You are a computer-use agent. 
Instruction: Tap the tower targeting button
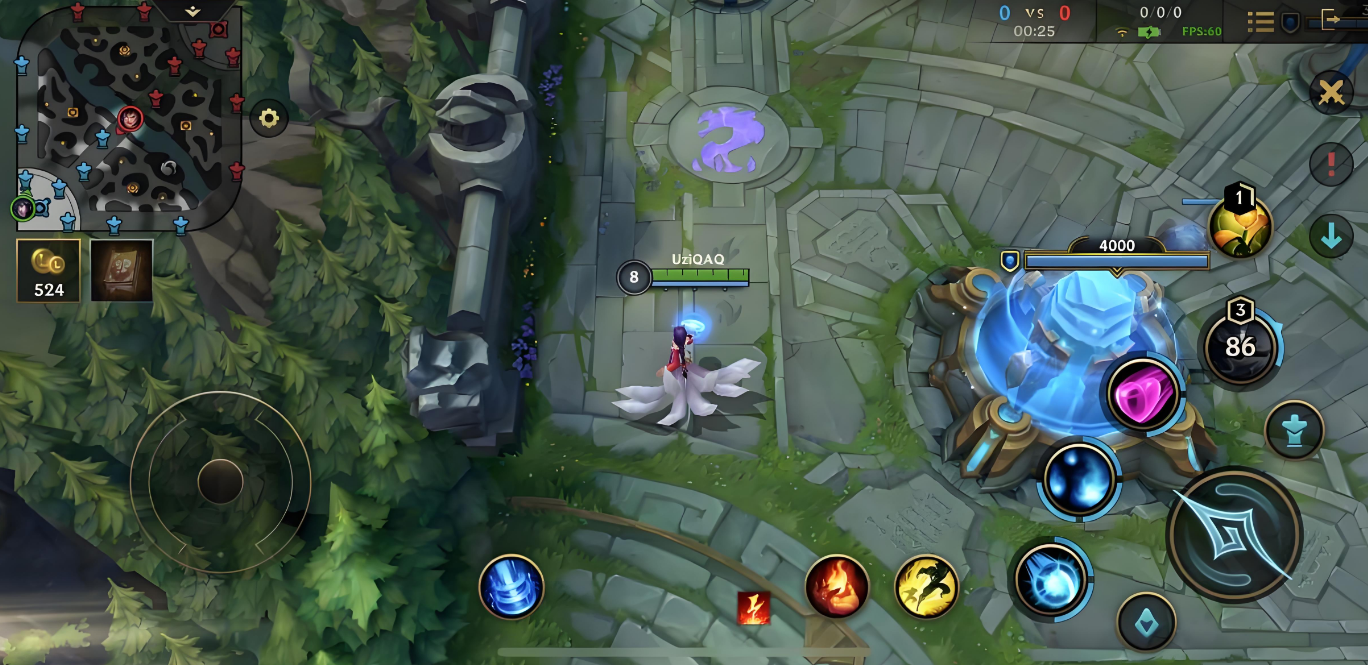pyautogui.click(x=1294, y=431)
